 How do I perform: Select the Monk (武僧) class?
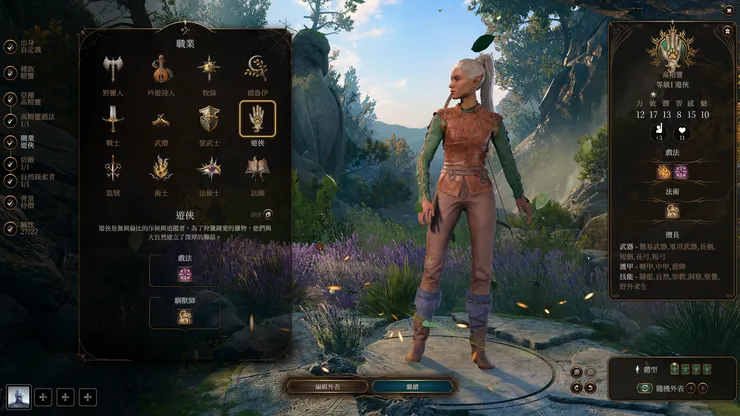pyautogui.click(x=160, y=119)
